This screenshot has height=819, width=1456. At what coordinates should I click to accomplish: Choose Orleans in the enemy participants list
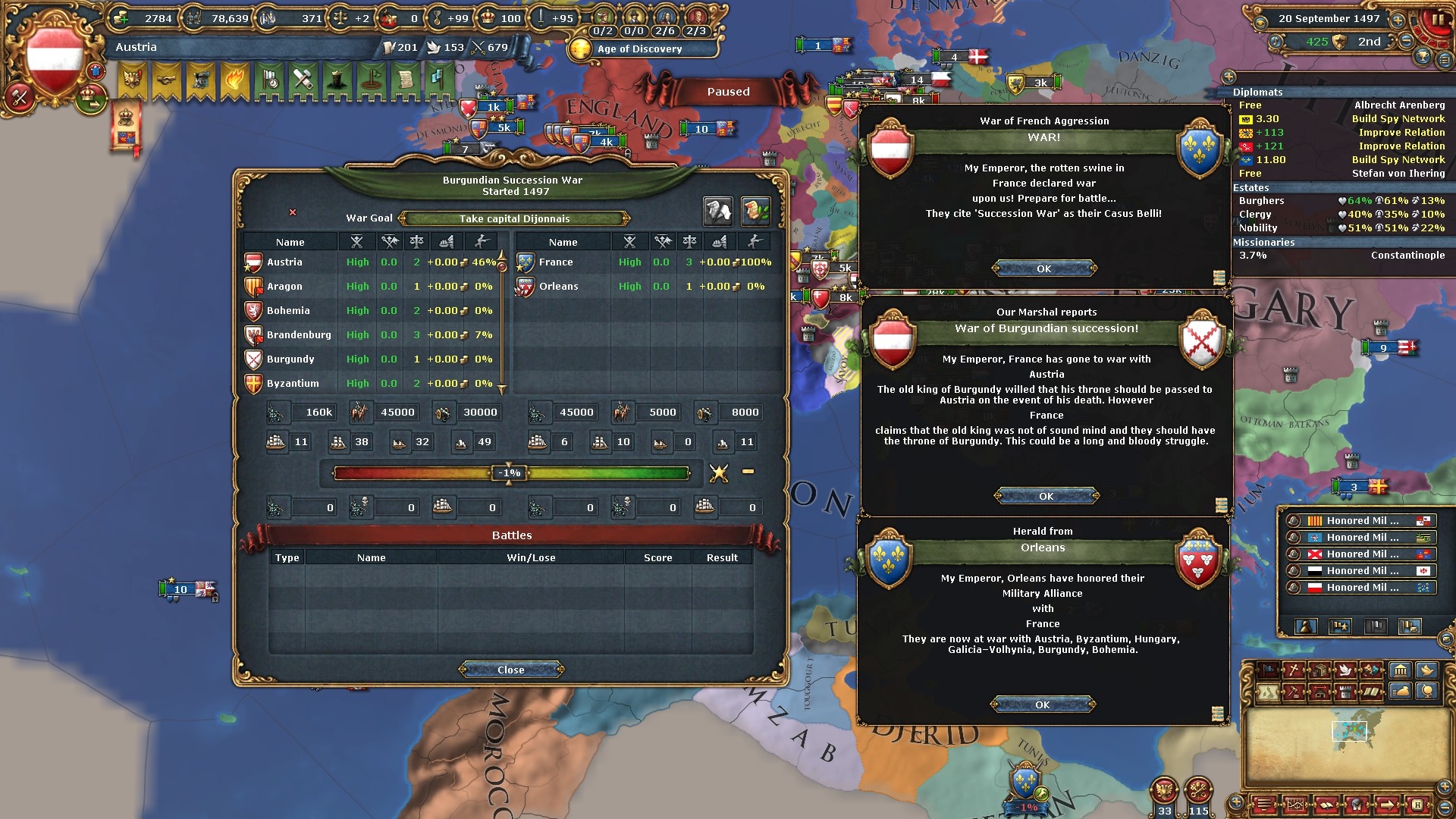(558, 286)
